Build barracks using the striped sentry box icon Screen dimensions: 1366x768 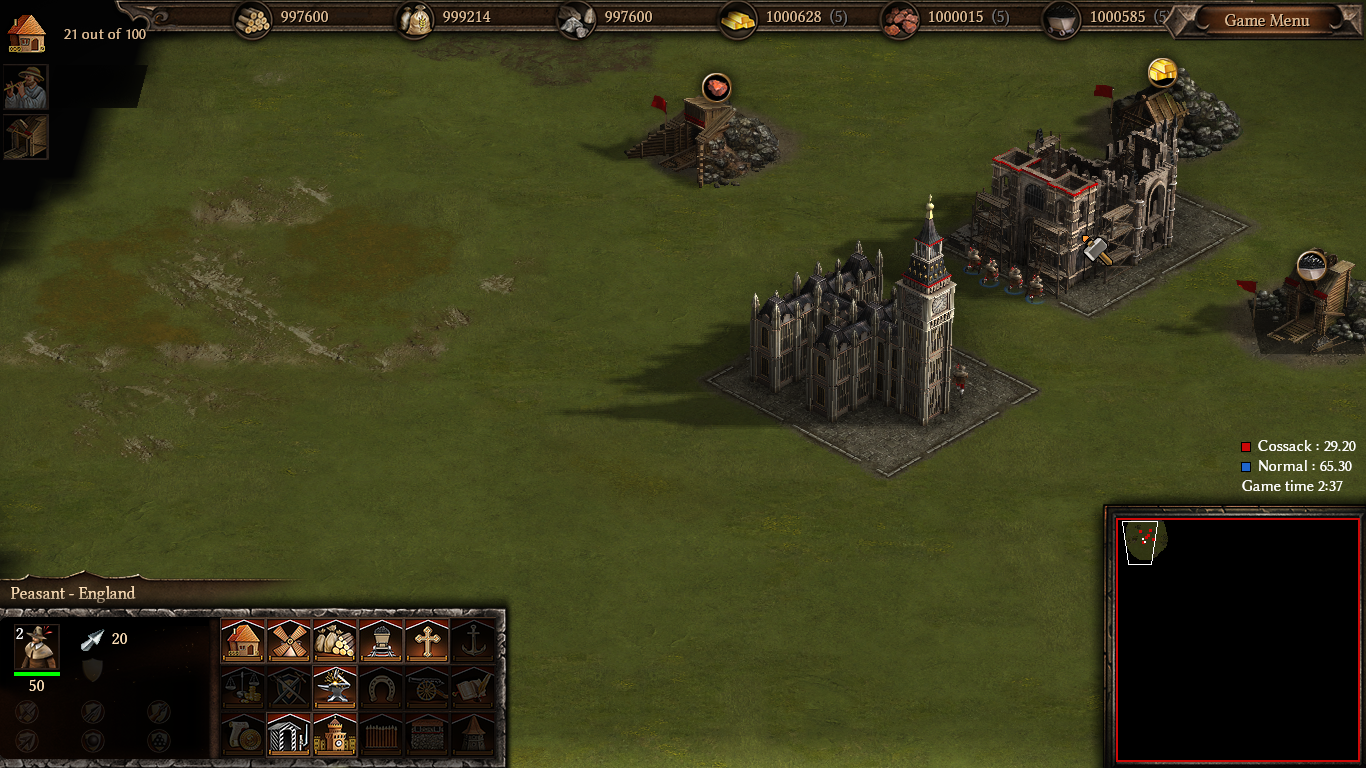(289, 734)
